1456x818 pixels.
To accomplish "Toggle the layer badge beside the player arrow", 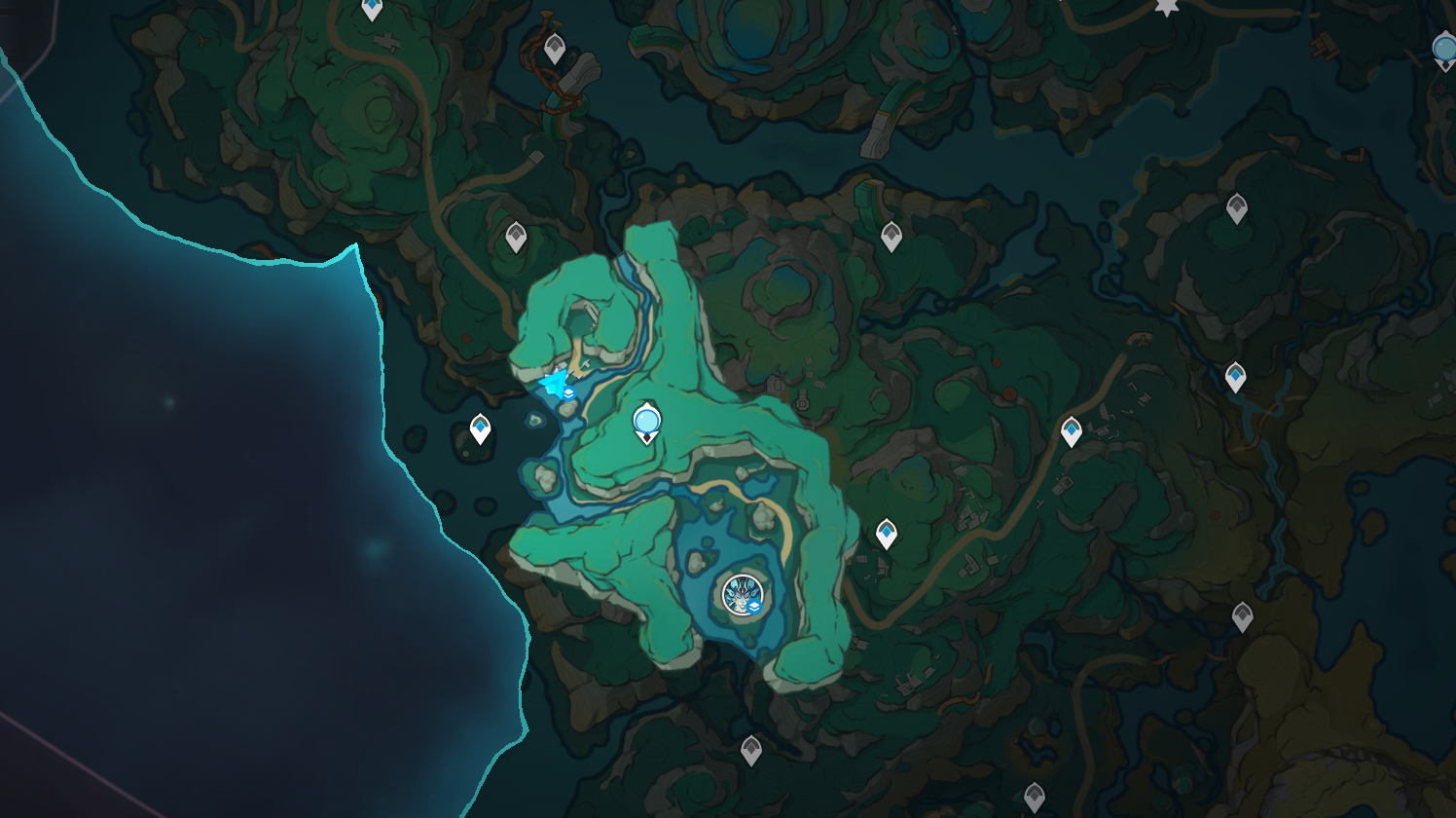I will pos(568,392).
